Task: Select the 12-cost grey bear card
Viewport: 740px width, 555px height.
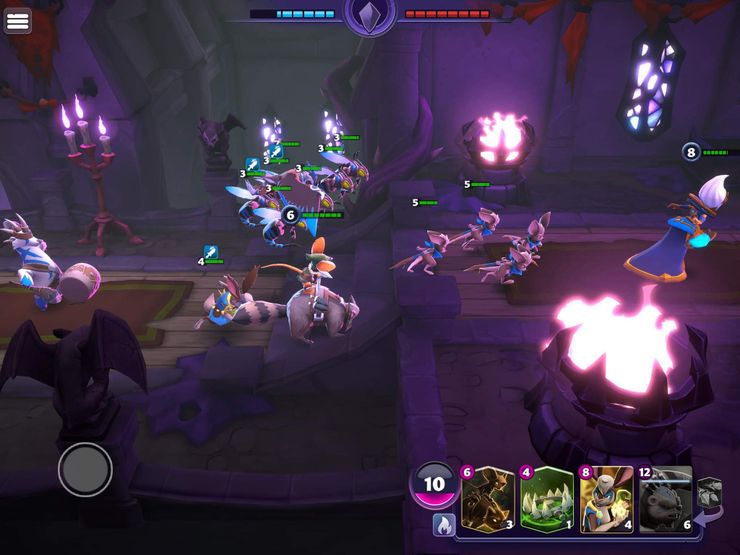Action: click(665, 498)
